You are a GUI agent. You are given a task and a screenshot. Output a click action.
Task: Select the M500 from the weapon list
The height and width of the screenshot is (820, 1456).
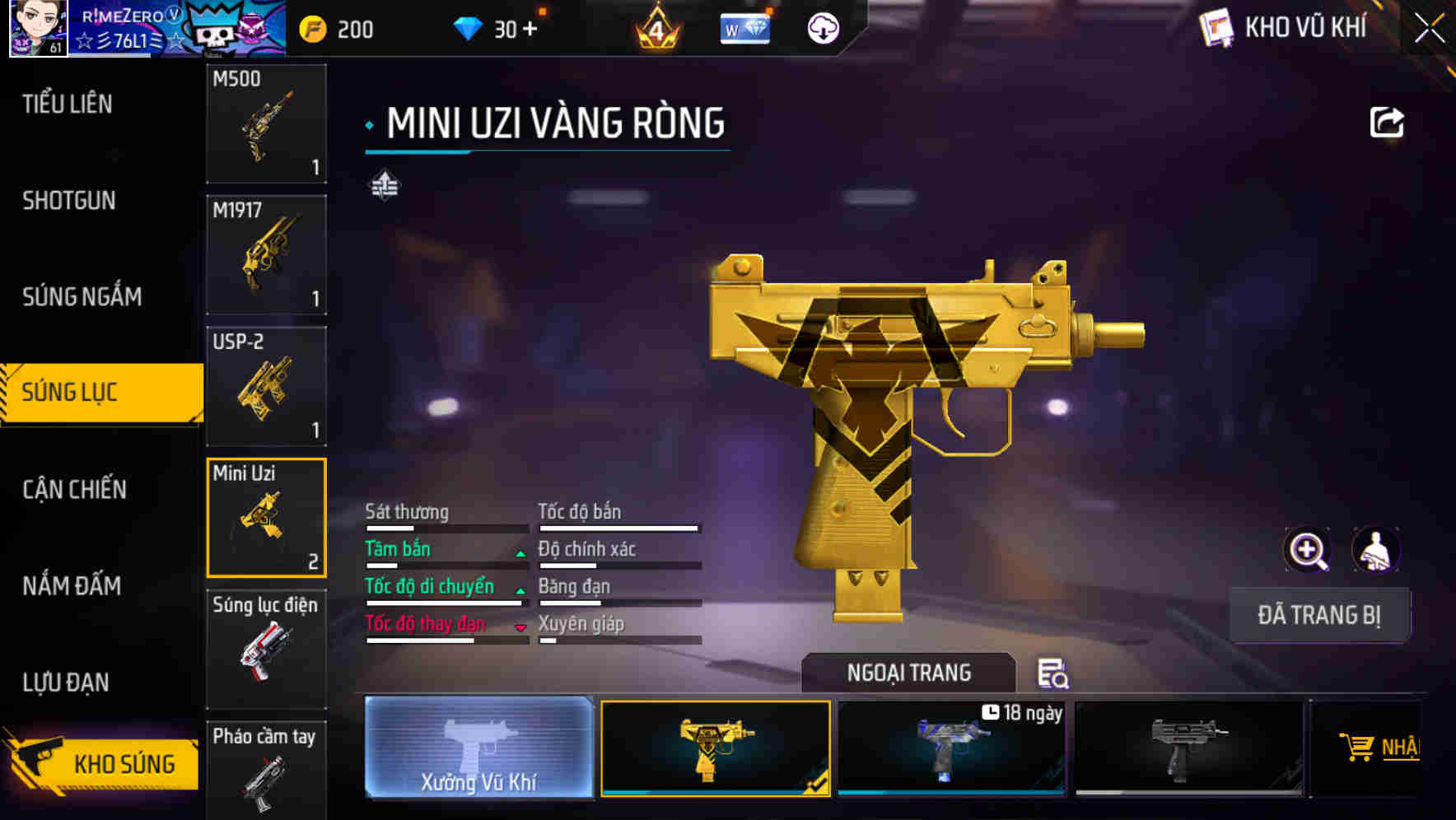[x=266, y=123]
